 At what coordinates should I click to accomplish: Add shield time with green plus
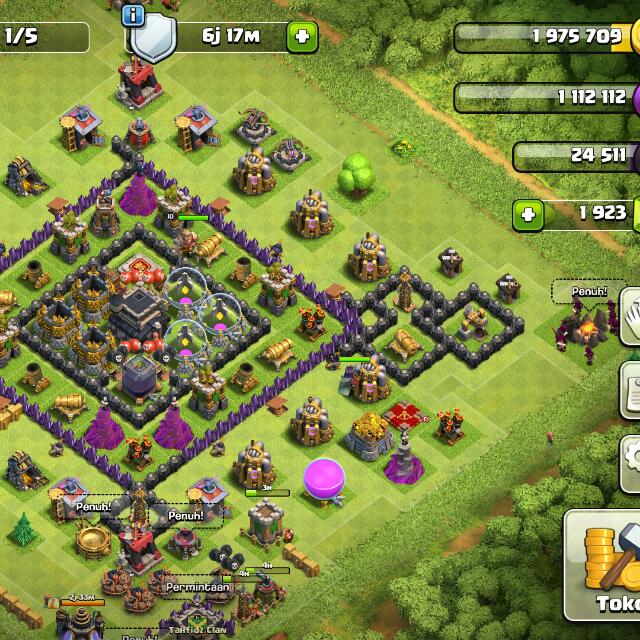301,38
